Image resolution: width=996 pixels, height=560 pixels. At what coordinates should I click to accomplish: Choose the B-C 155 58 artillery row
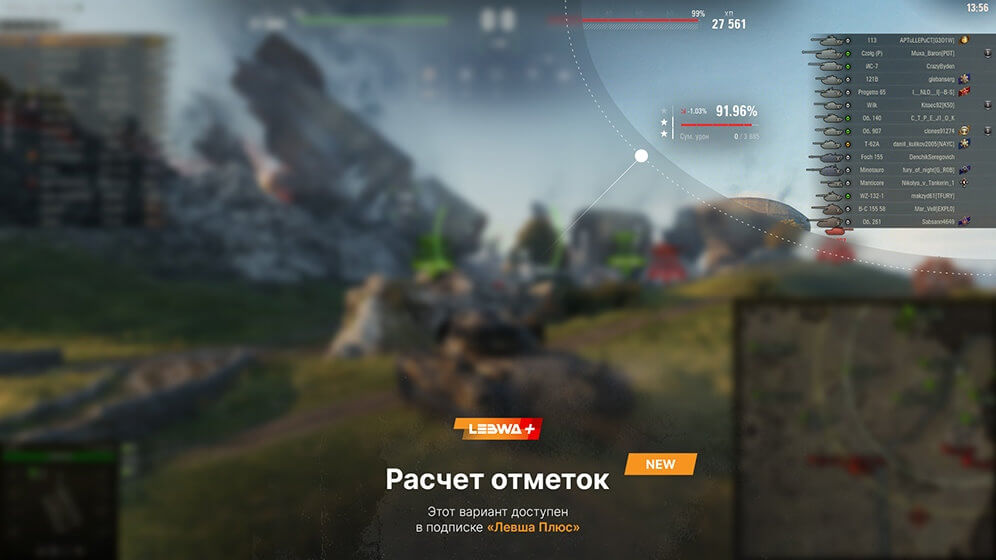pos(890,208)
